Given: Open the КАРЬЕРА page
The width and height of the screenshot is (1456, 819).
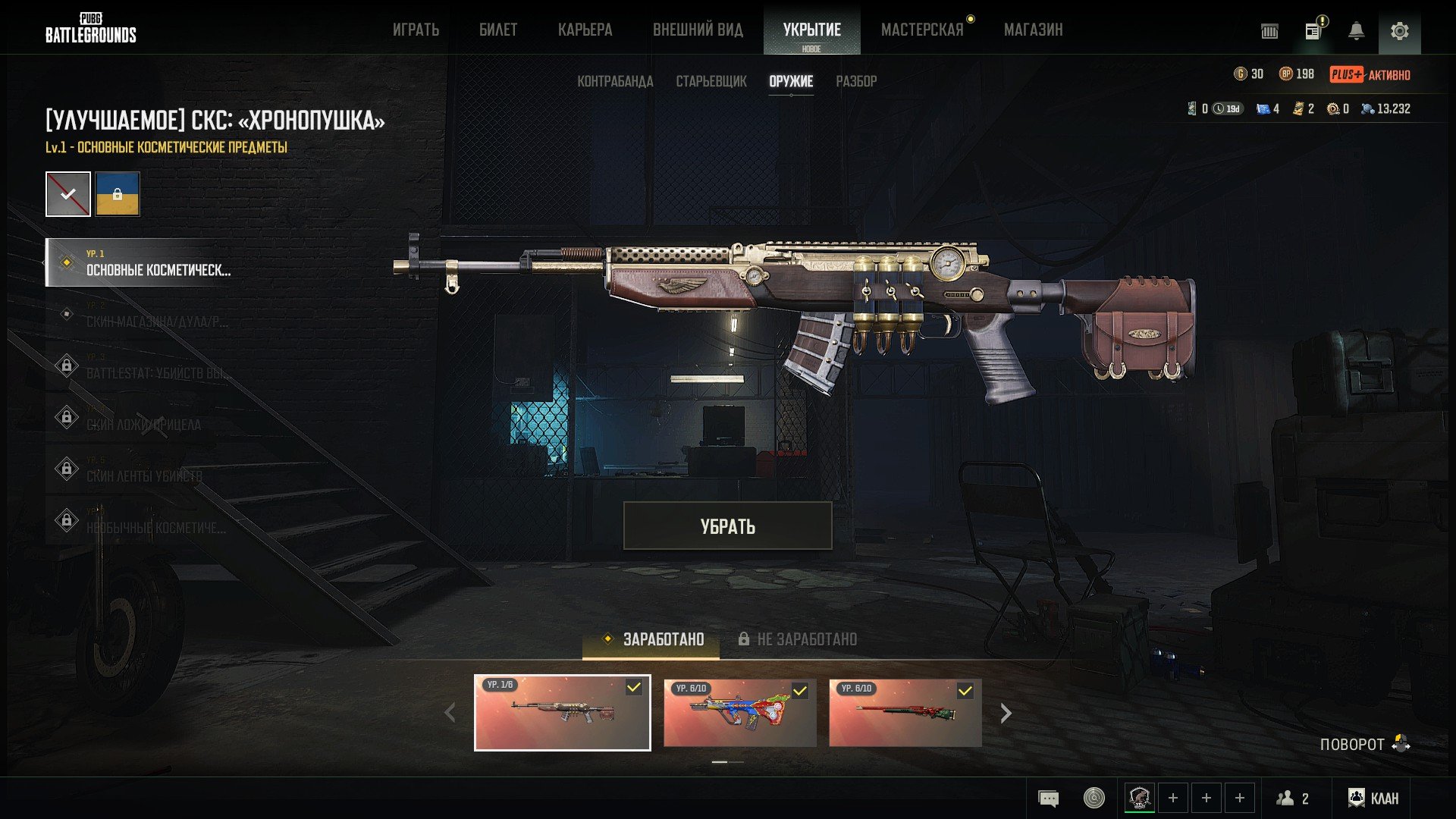Looking at the screenshot, I should [x=585, y=30].
